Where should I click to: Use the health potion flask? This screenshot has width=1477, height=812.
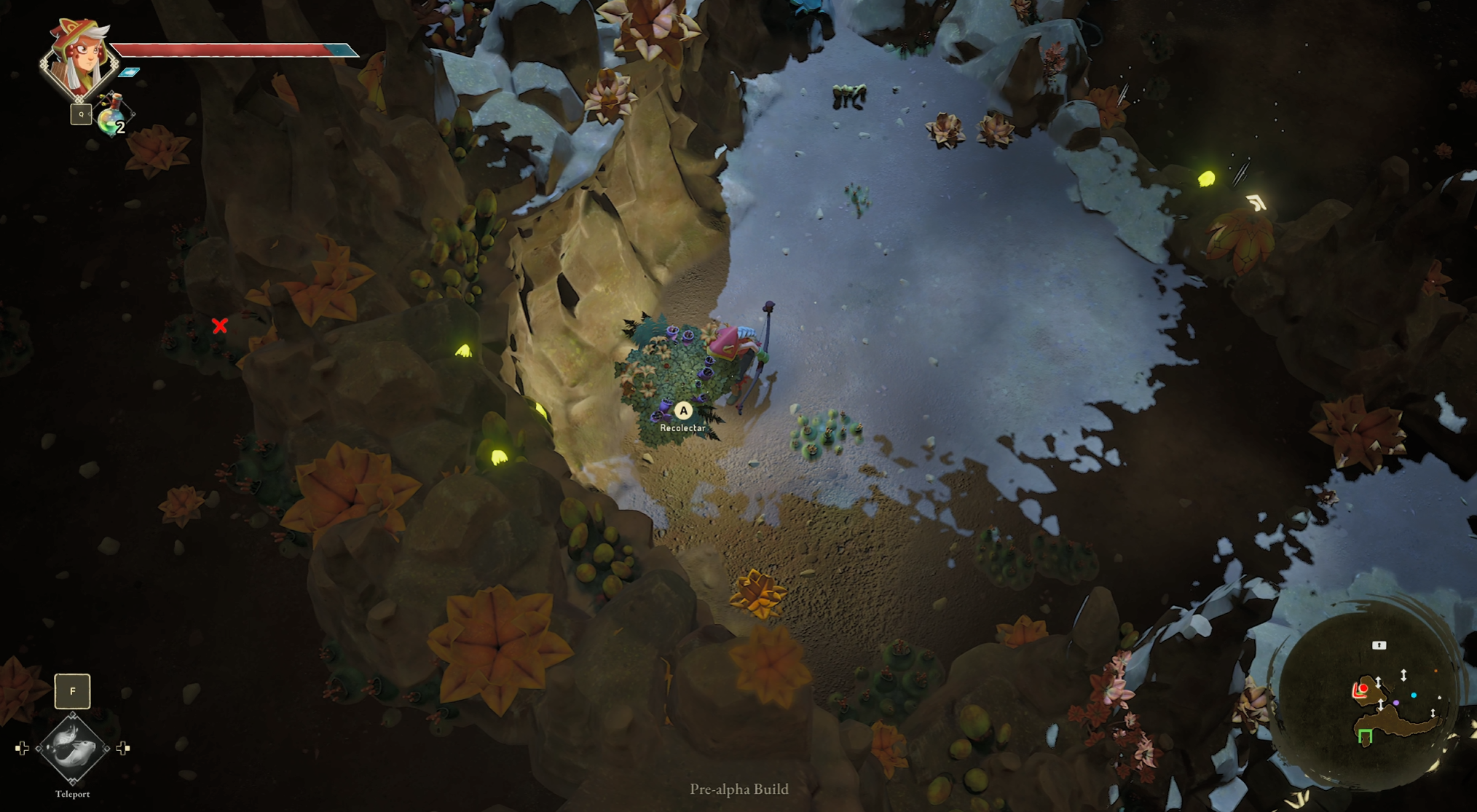111,117
